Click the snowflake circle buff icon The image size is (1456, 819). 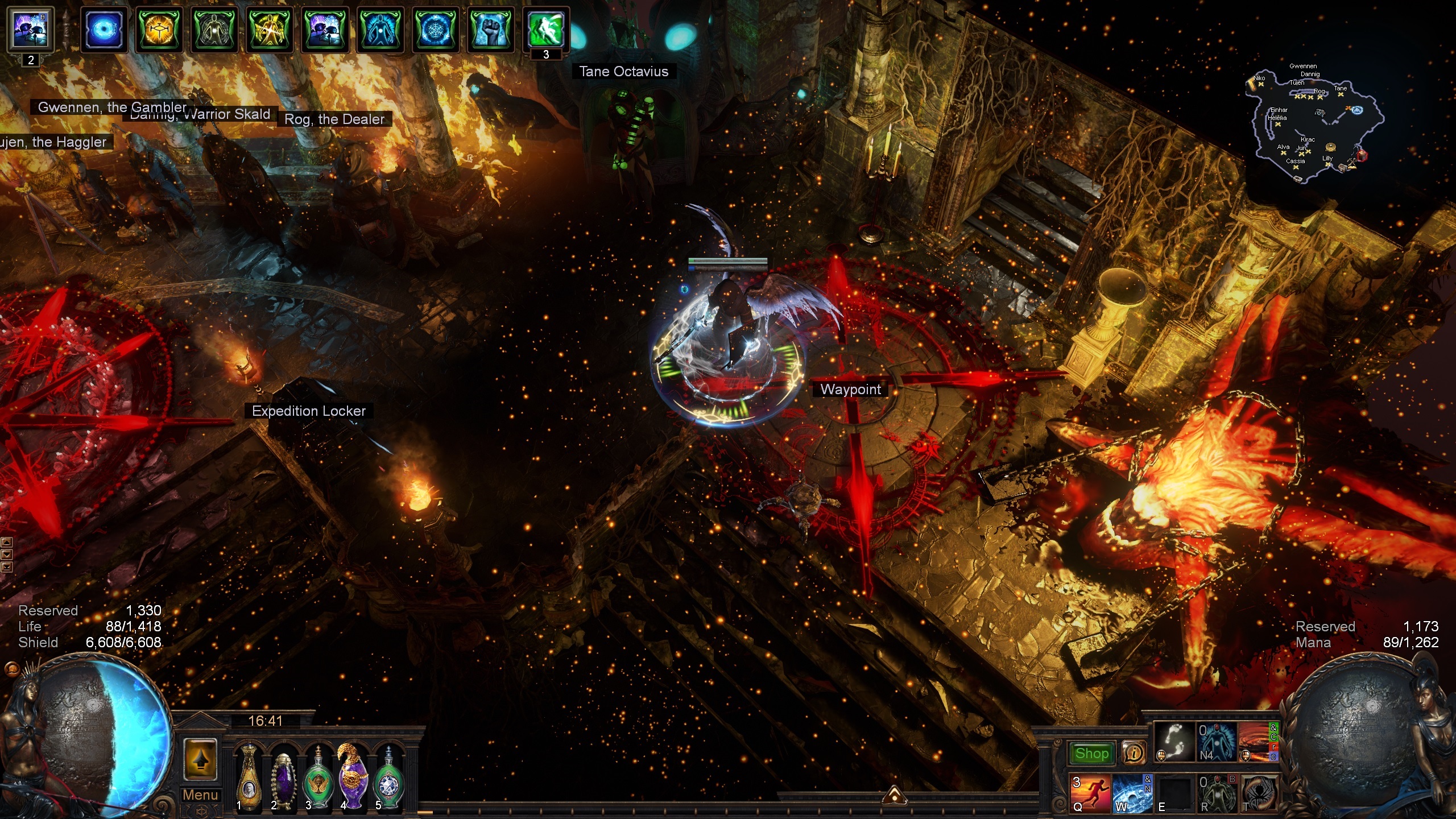436,29
